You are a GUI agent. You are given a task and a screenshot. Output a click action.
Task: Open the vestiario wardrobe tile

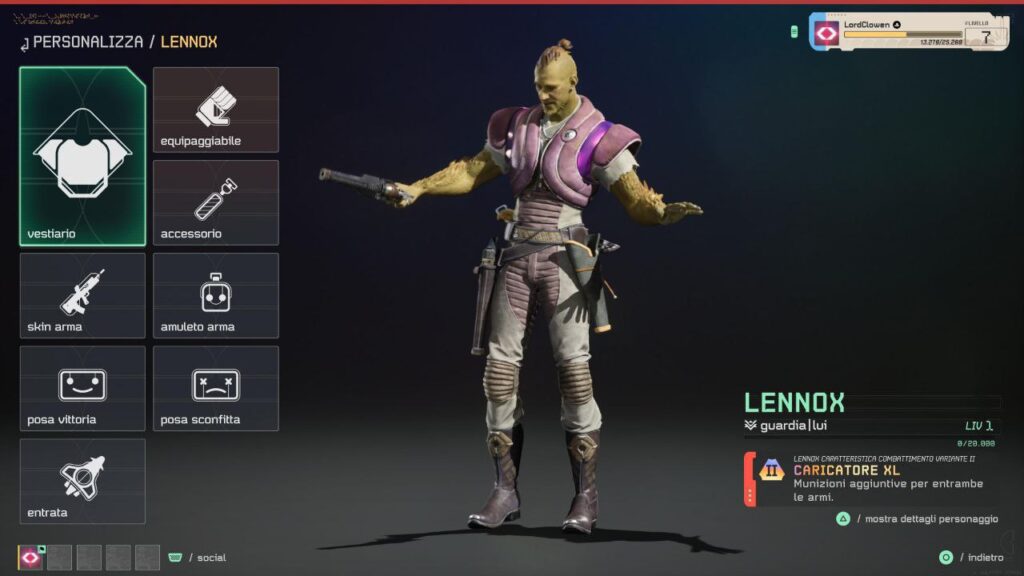click(x=82, y=157)
